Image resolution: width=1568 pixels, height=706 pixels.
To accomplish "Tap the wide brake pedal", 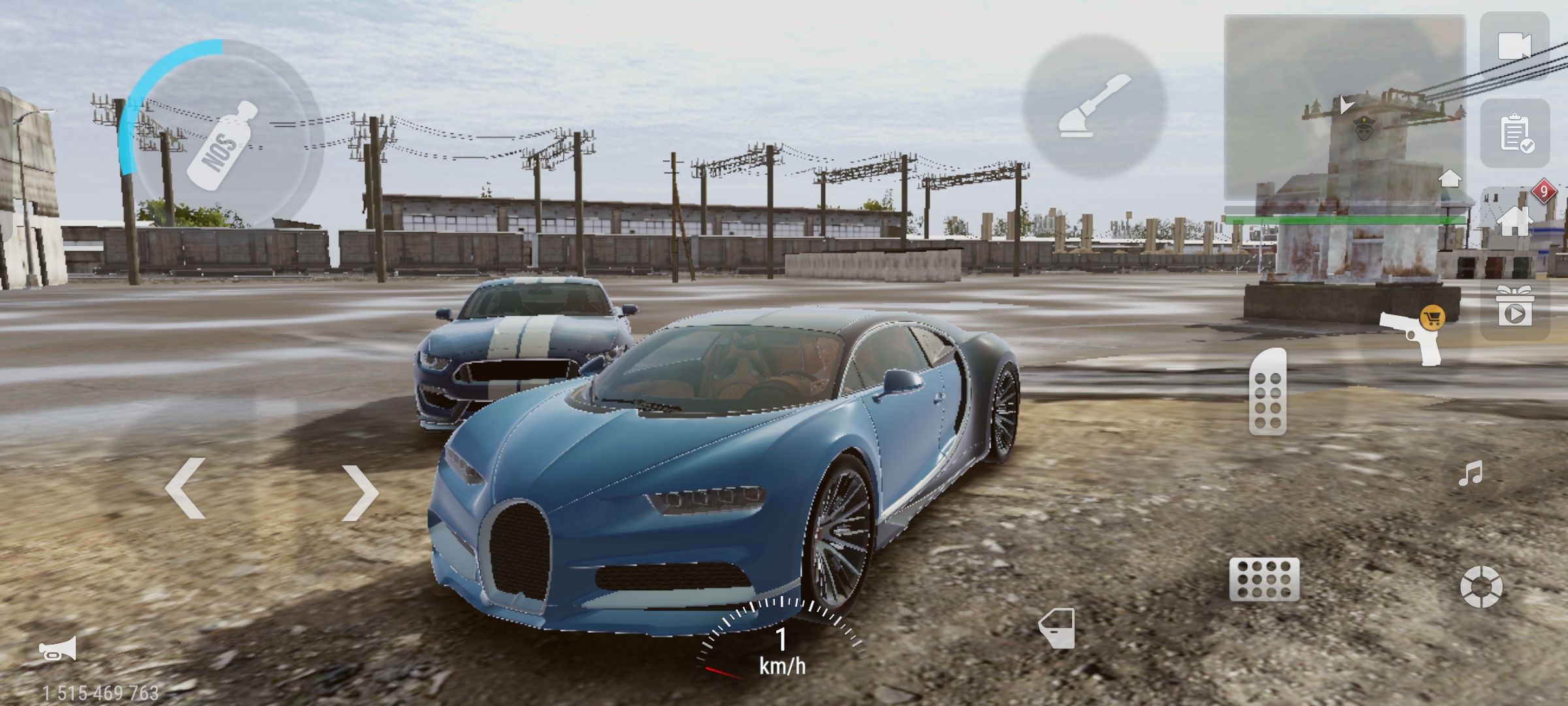I will click(1264, 579).
